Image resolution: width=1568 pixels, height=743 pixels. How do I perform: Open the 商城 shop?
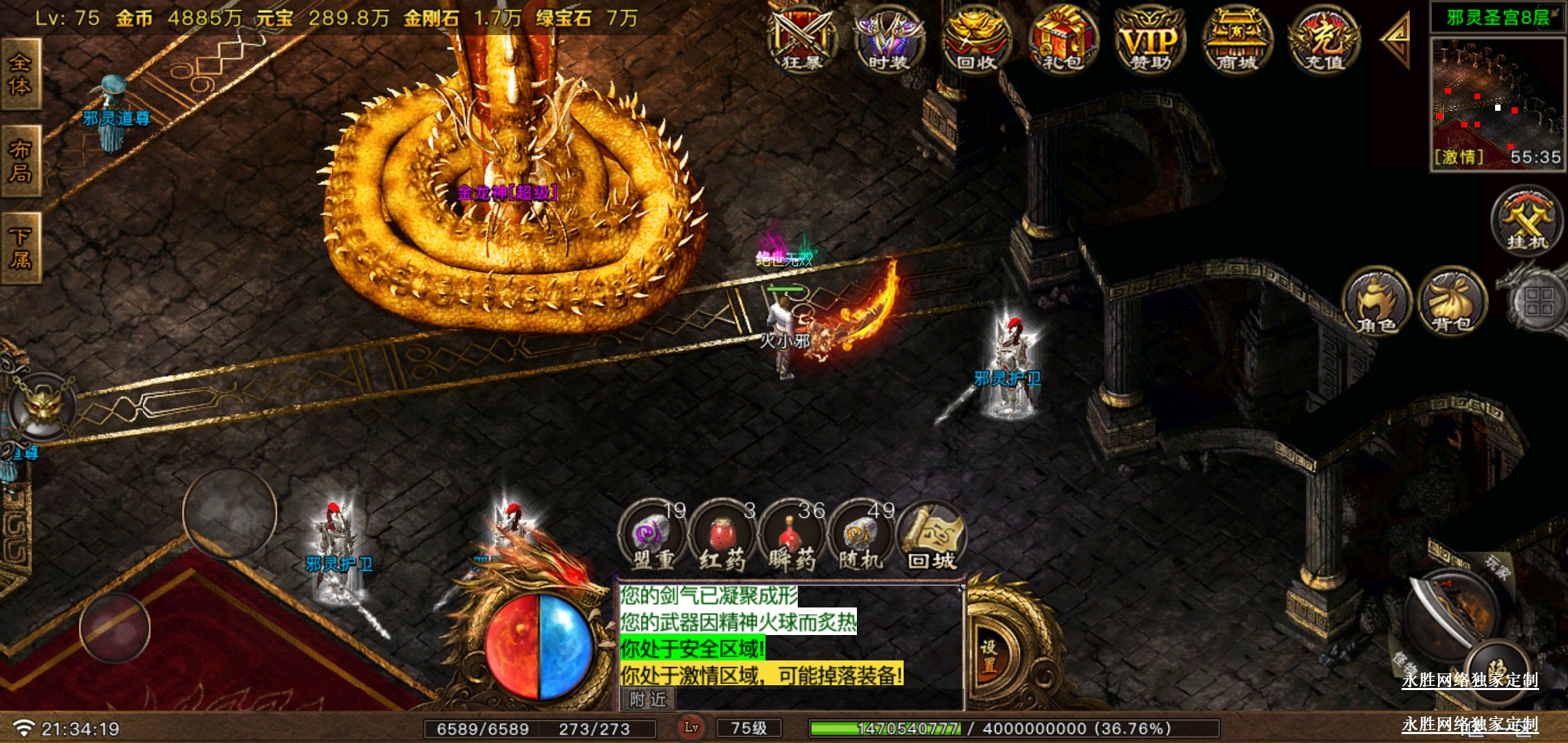(1237, 40)
